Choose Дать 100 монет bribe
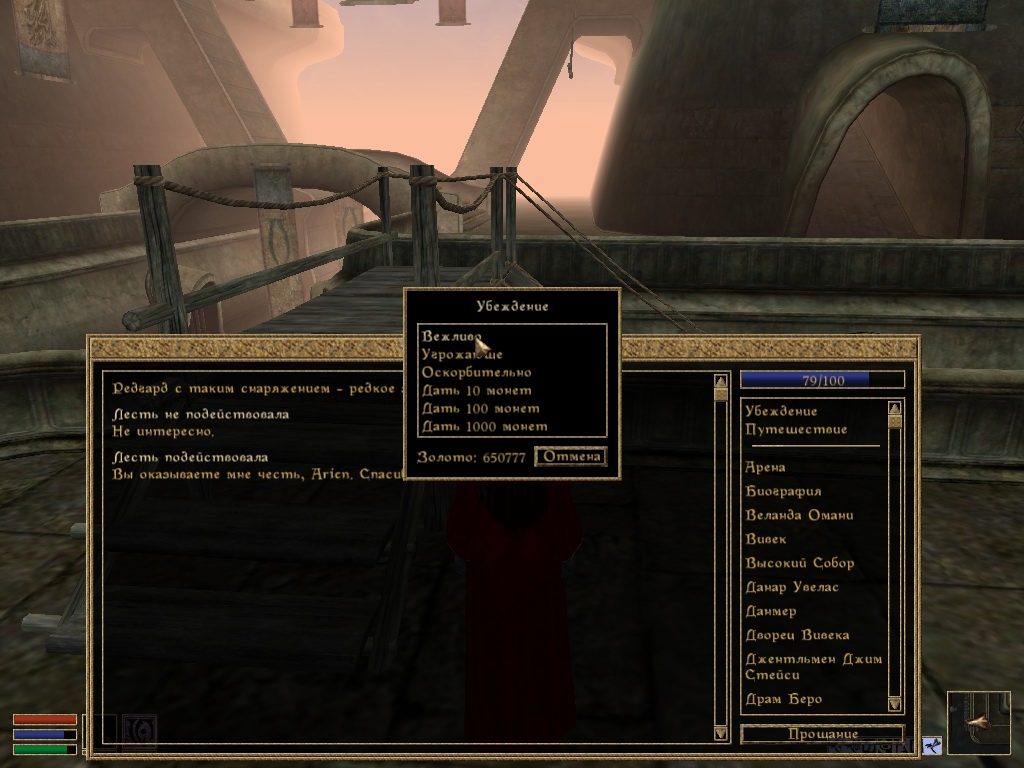The width and height of the screenshot is (1024, 768). point(480,409)
